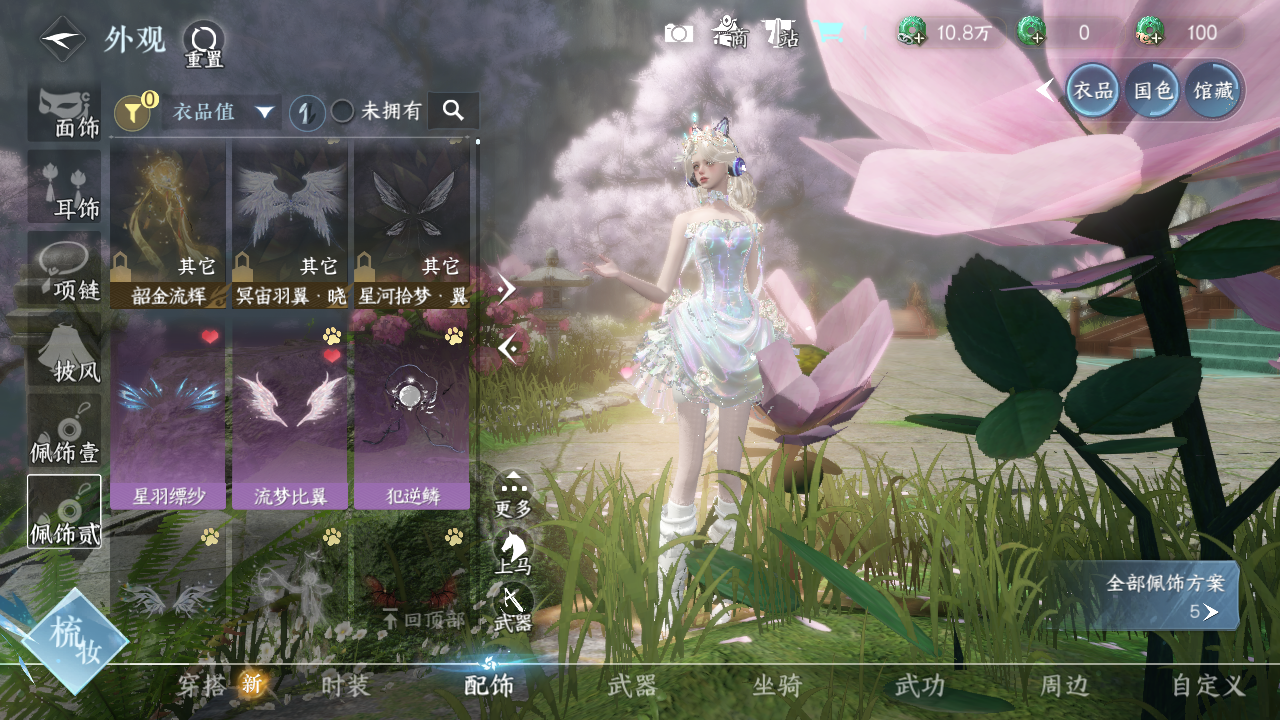Take a screenshot with the camera icon
Viewport: 1280px width, 720px height.
pos(679,34)
